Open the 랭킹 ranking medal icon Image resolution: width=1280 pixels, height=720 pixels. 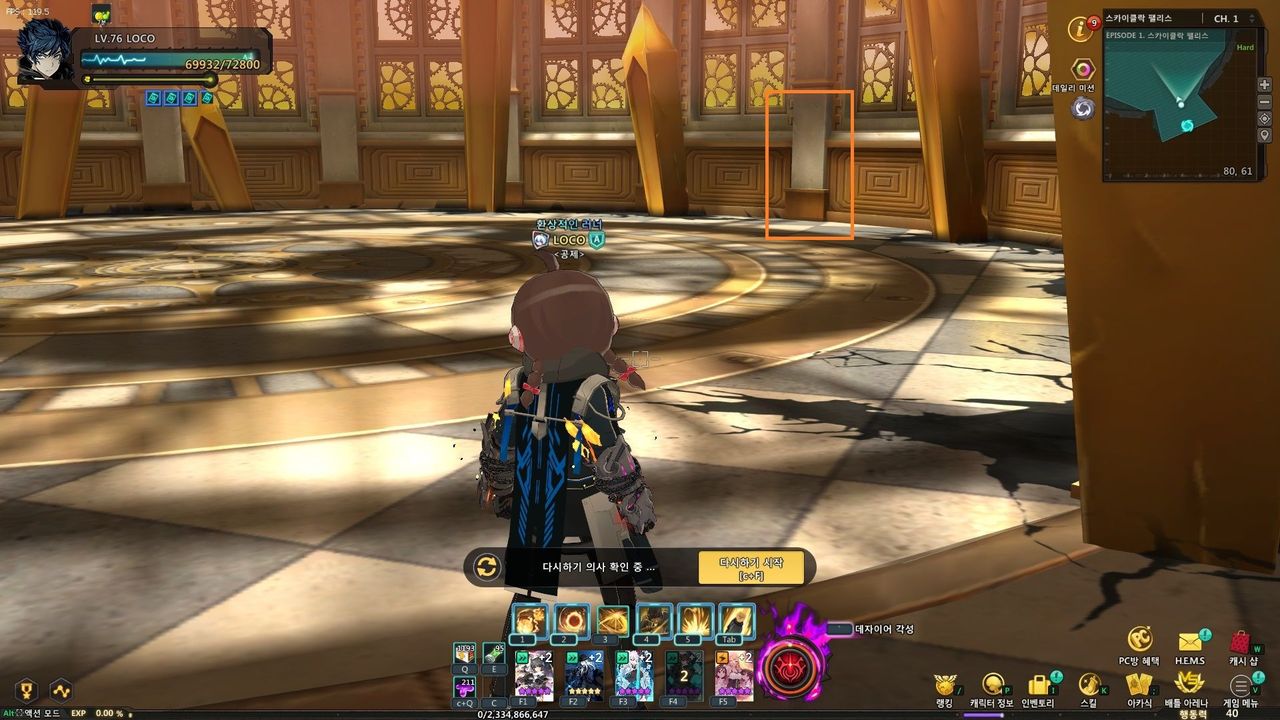click(944, 685)
